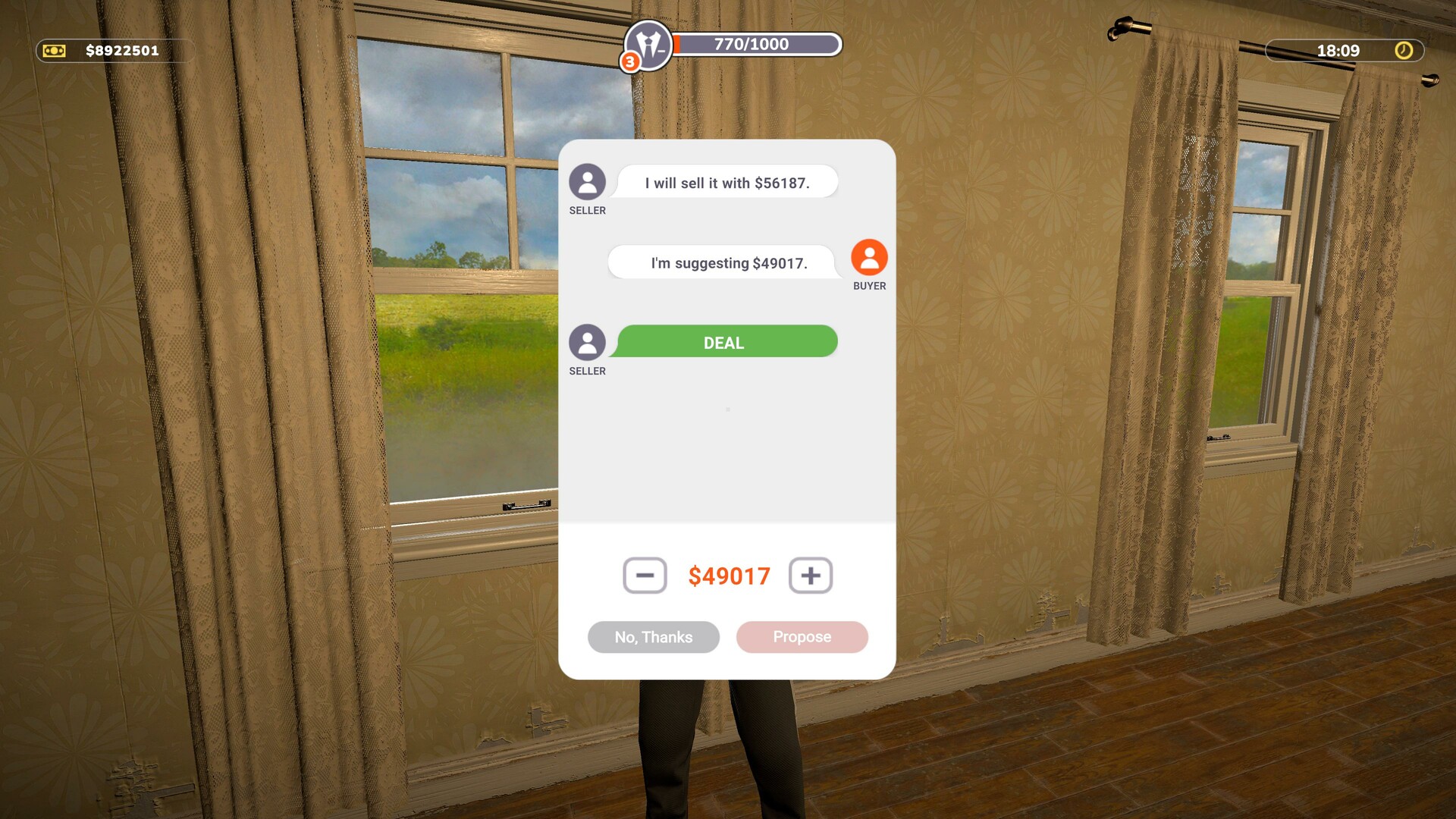This screenshot has width=1456, height=819.
Task: Click the minus button to lower the offer
Action: (645, 576)
